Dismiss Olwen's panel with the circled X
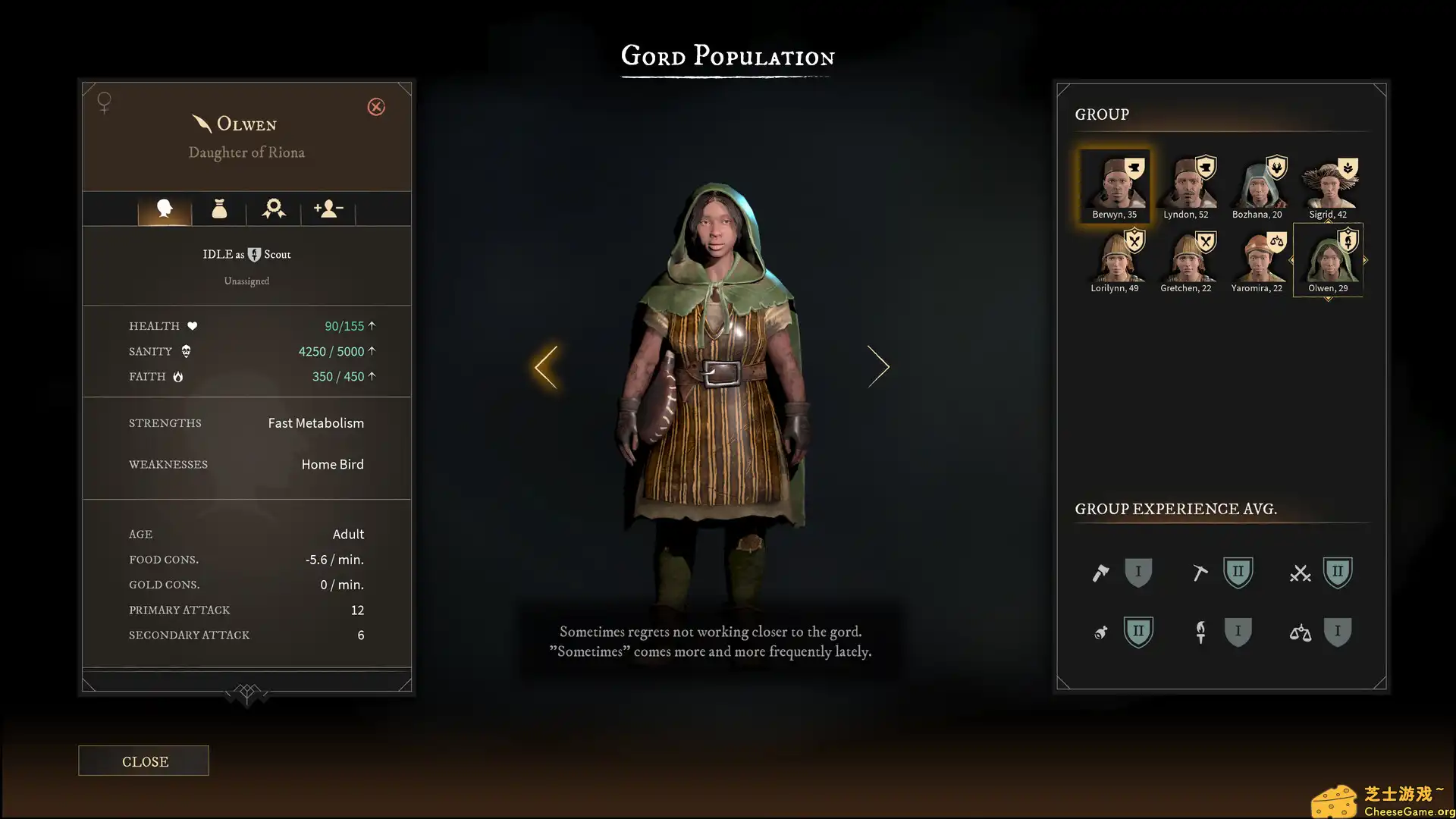 tap(376, 107)
